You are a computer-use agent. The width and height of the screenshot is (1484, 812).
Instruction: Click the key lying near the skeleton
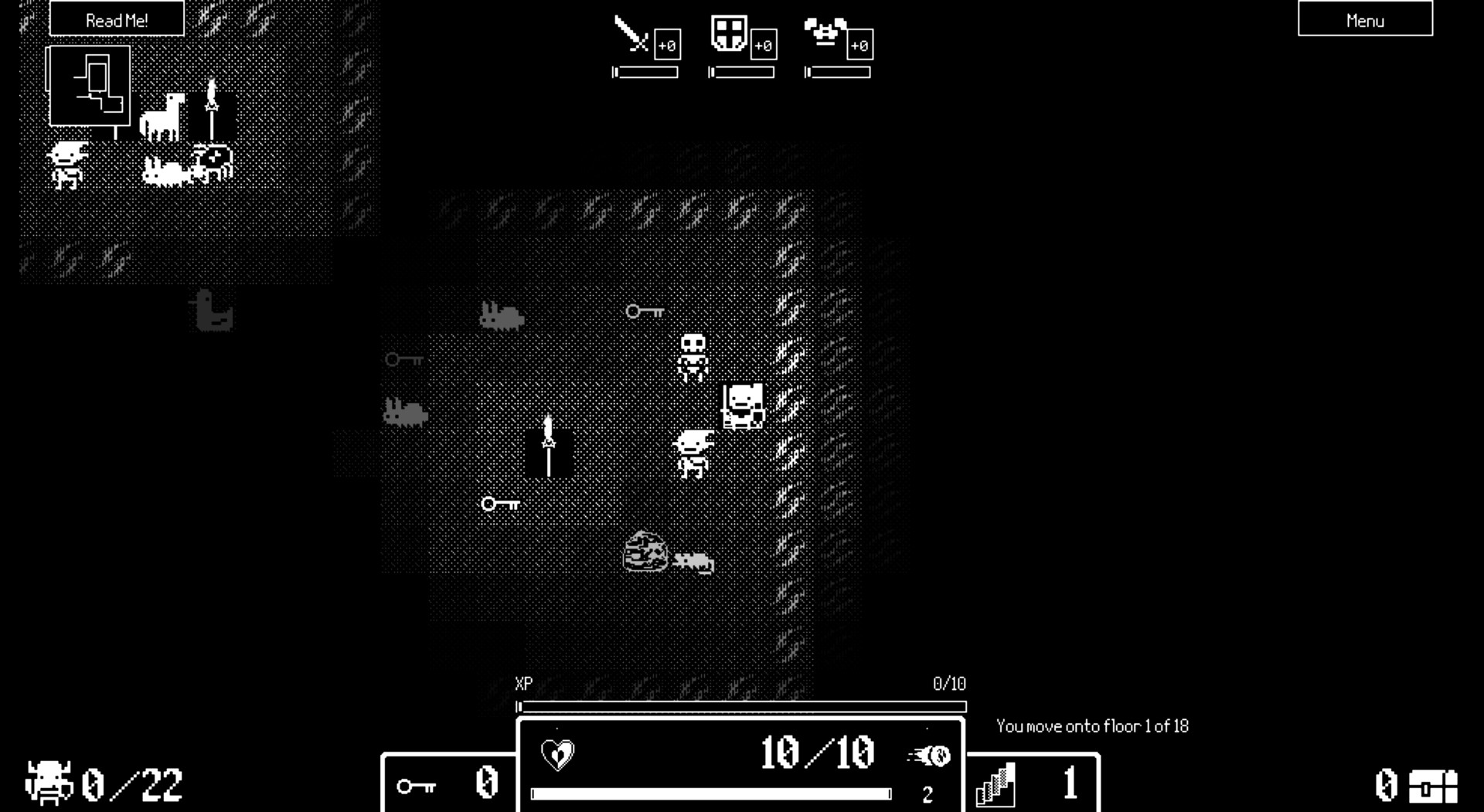[x=645, y=311]
